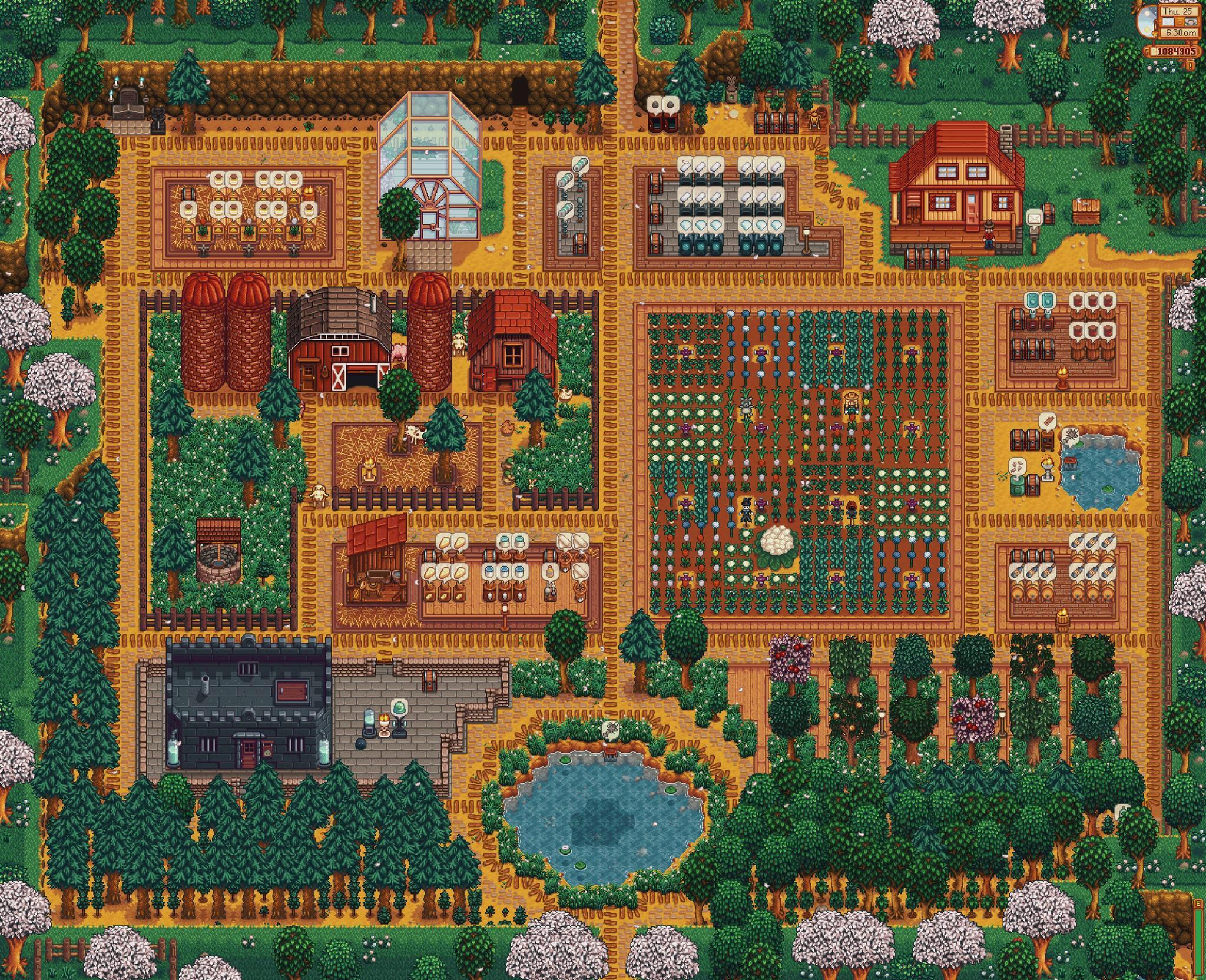This screenshot has width=1206, height=980.
Task: Open the shipping bin by the house
Action: click(x=1086, y=211)
